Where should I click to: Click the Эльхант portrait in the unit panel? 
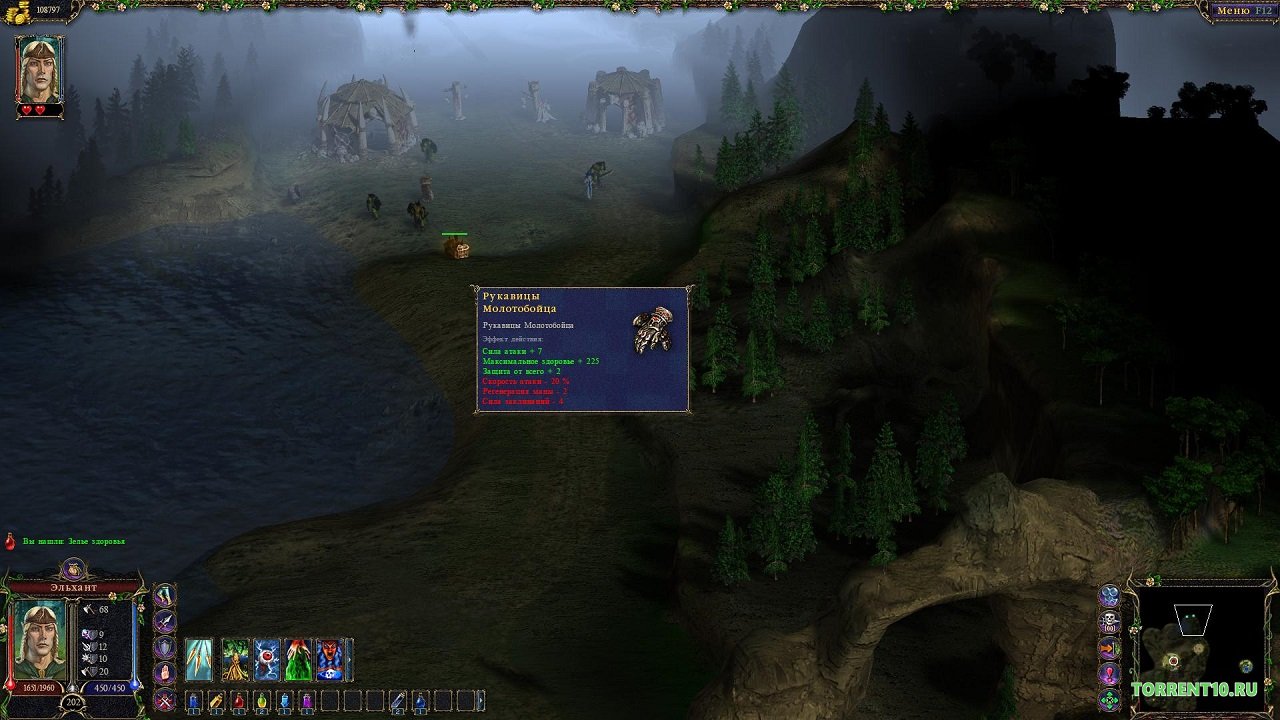tap(39, 639)
